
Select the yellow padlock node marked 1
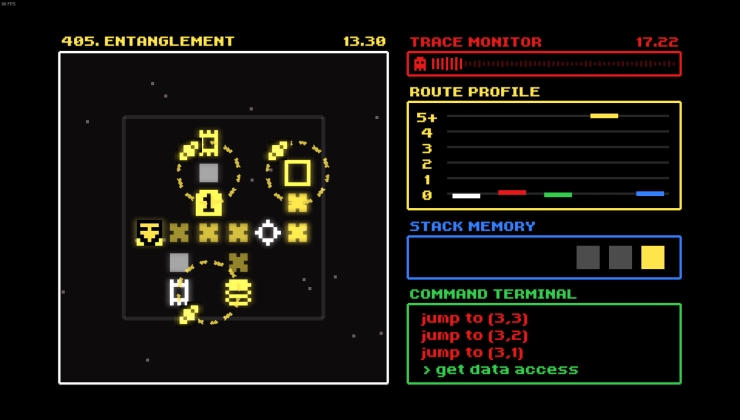click(208, 203)
